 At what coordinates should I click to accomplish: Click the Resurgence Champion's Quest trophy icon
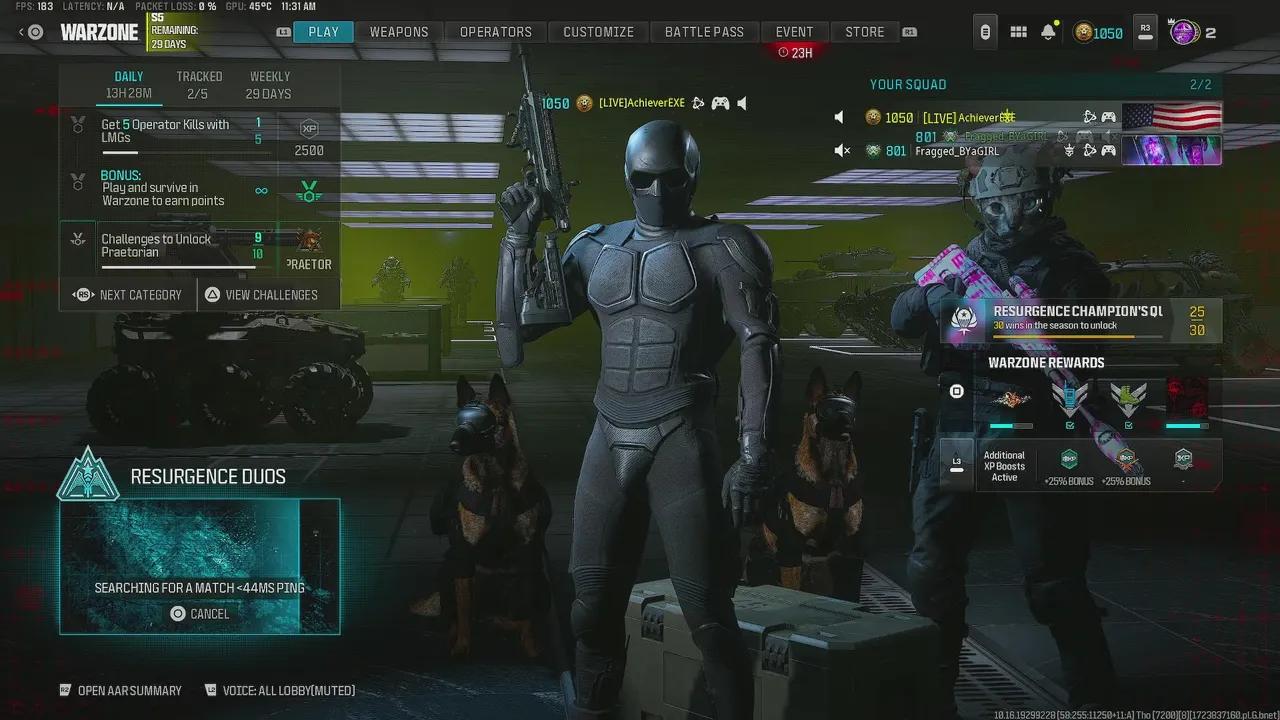(x=962, y=319)
